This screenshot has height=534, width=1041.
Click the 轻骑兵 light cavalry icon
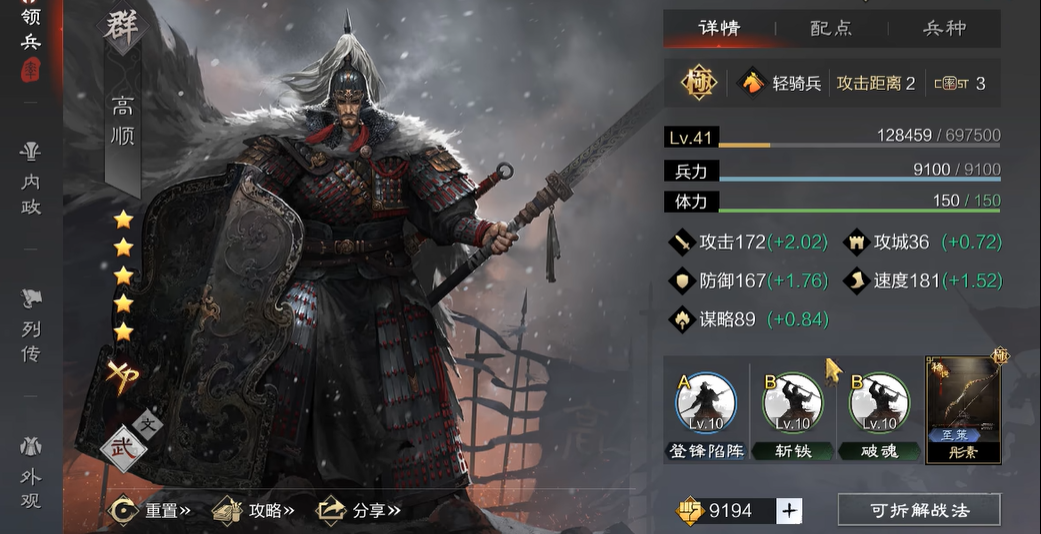click(751, 83)
